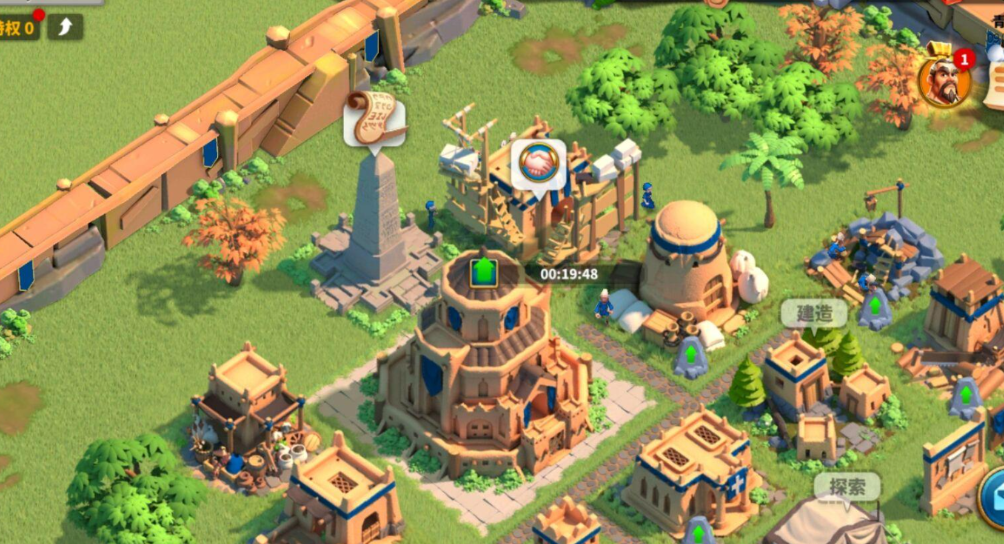Open the blue mail envelope button
1004x544 pixels.
tap(994, 491)
